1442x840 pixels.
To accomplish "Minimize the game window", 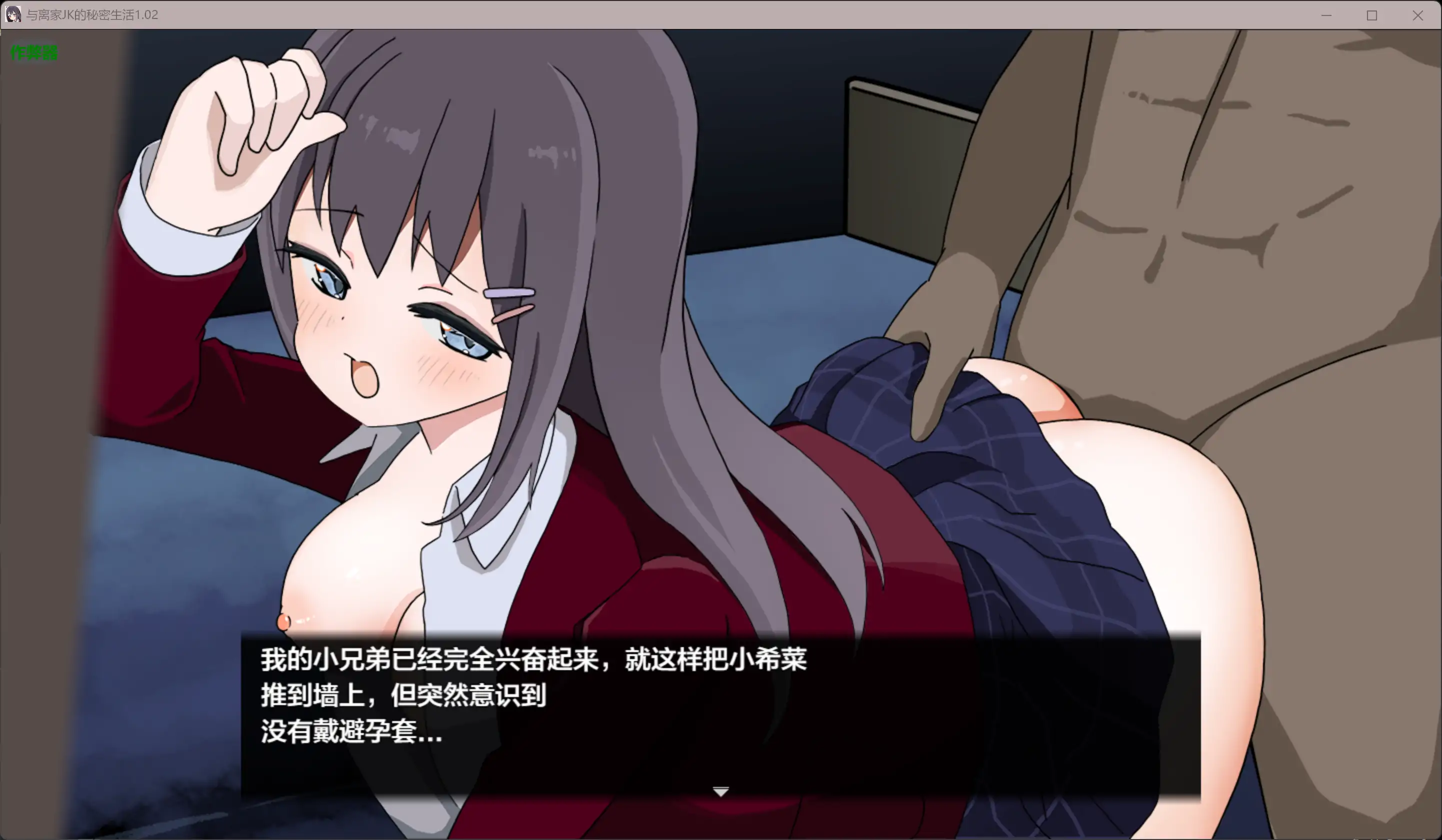I will 1326,15.
